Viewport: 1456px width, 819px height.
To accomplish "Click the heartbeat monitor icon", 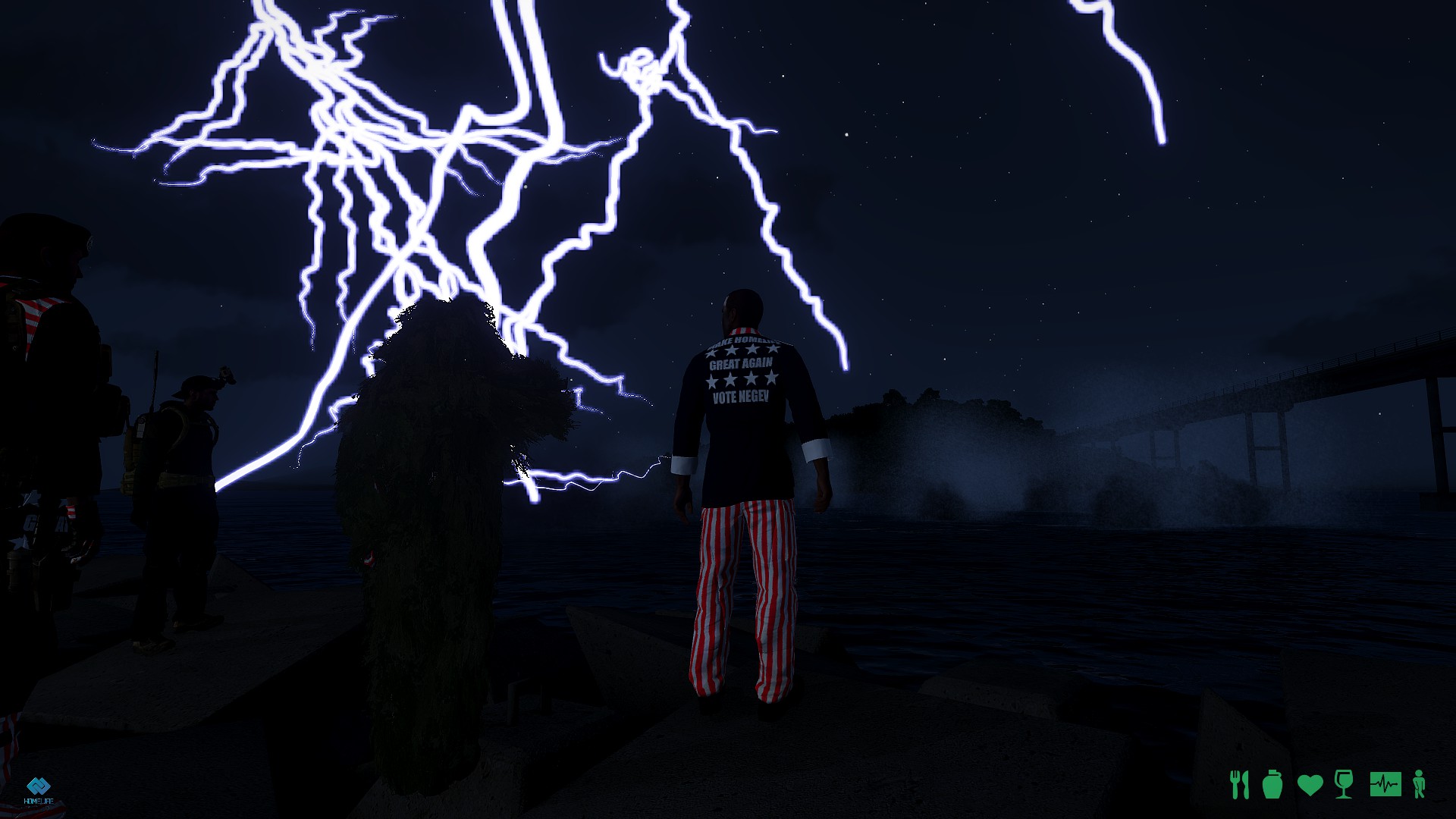I will 1385,783.
